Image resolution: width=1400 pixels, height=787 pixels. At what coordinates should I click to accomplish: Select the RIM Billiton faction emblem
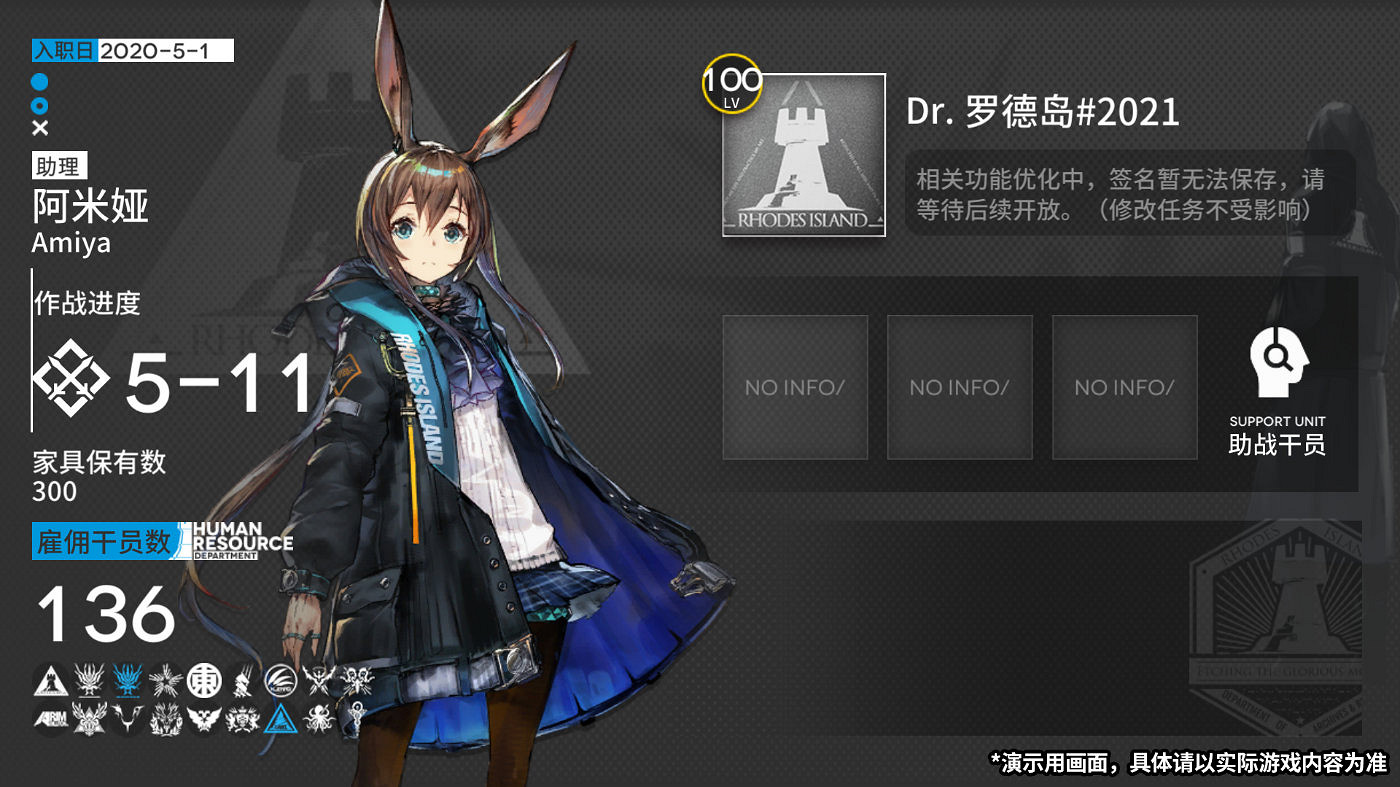49,718
